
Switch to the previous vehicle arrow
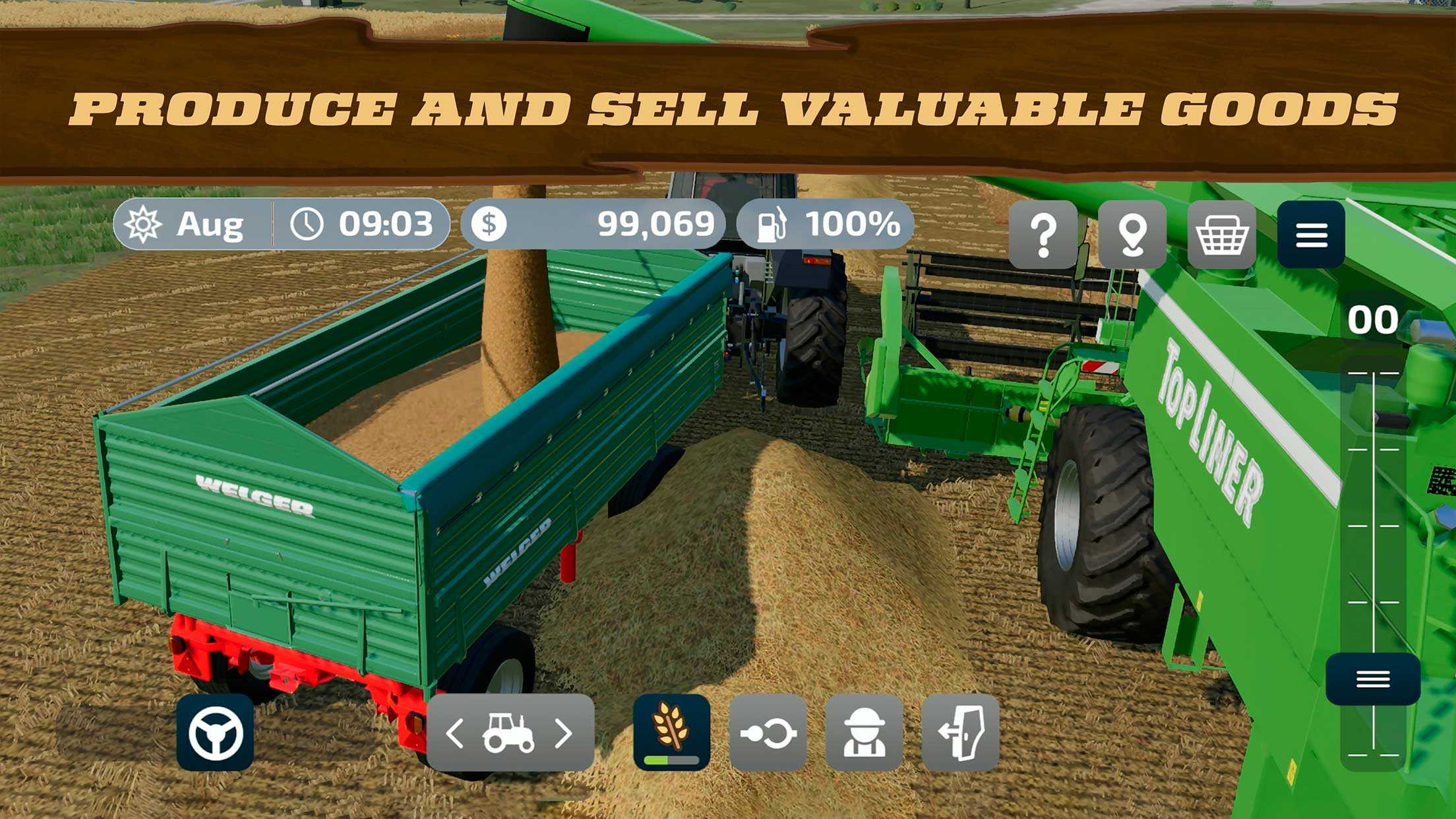click(455, 733)
